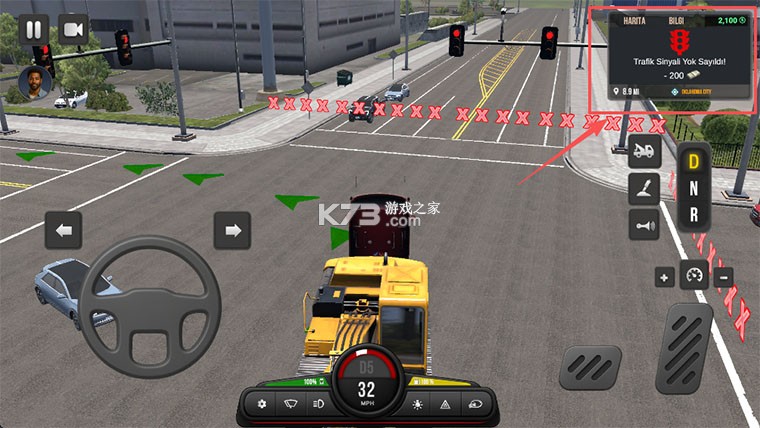This screenshot has height=428, width=760.
Task: Shift the gear selector to reverse
Action: click(x=693, y=214)
